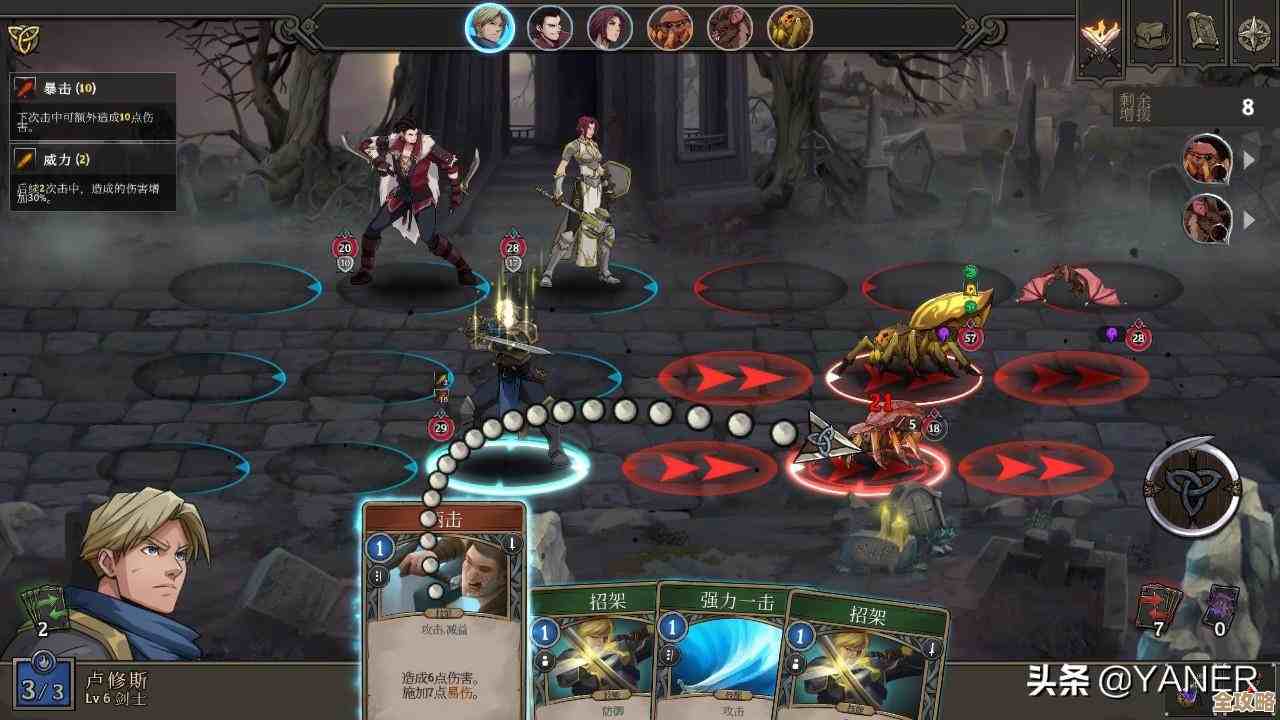Pick the red-haired woman turn order portrait
Screen dimensions: 1280x720
tap(610, 27)
